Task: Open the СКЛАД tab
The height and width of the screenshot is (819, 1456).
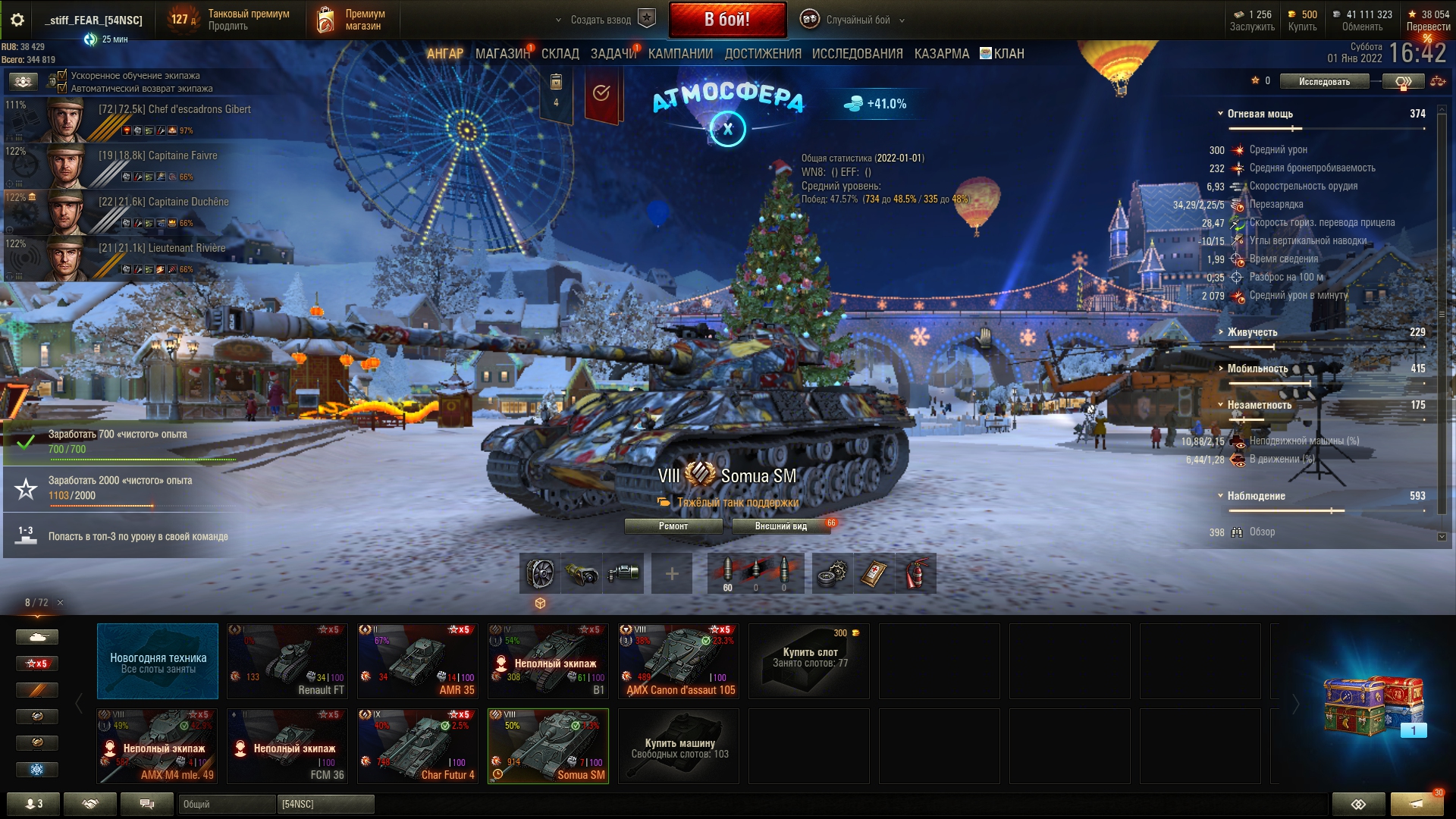Action: (560, 54)
